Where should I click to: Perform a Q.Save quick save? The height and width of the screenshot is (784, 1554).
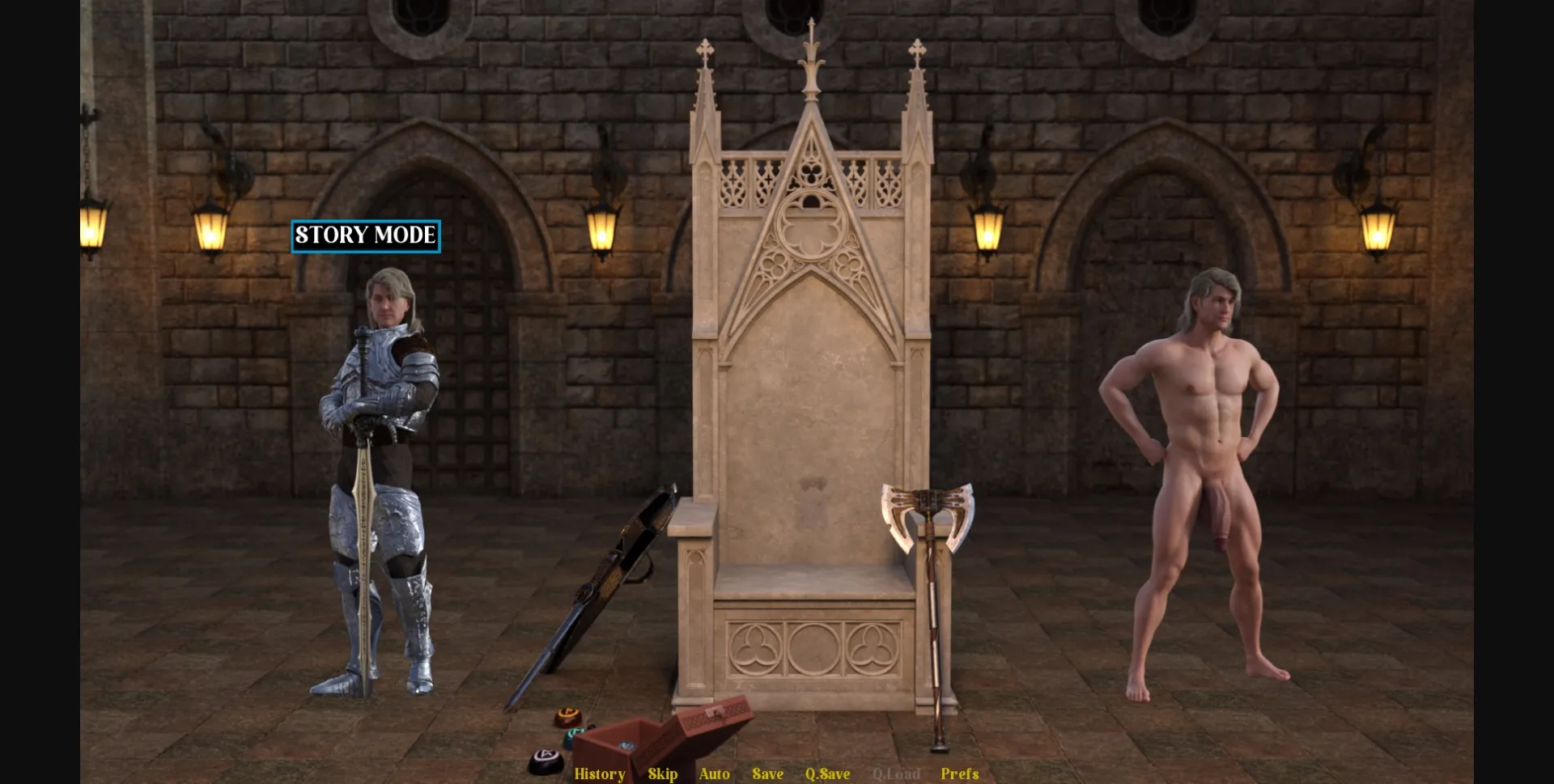click(826, 773)
